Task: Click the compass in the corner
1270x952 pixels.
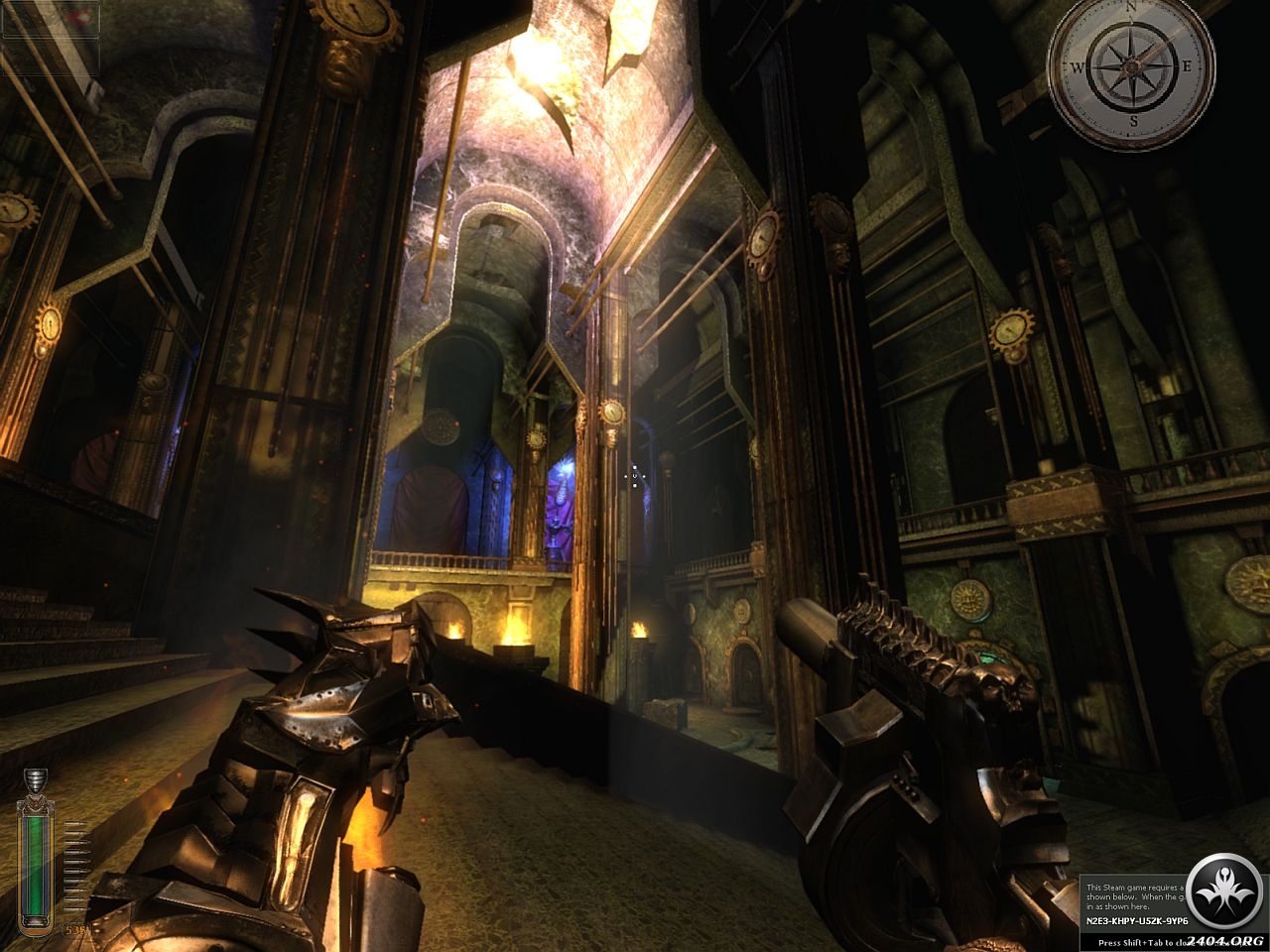Action: [x=1131, y=67]
